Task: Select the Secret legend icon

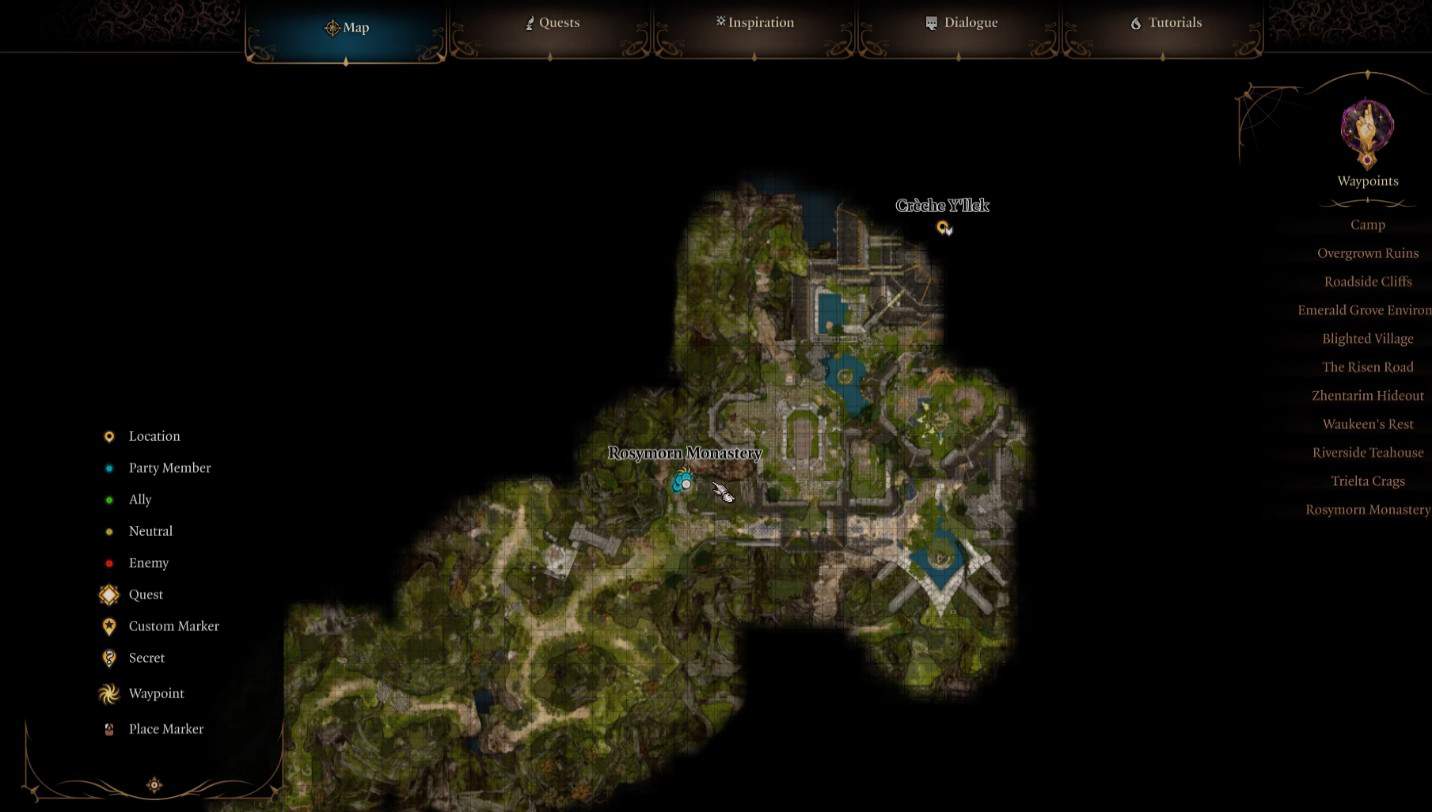Action: (x=108, y=657)
